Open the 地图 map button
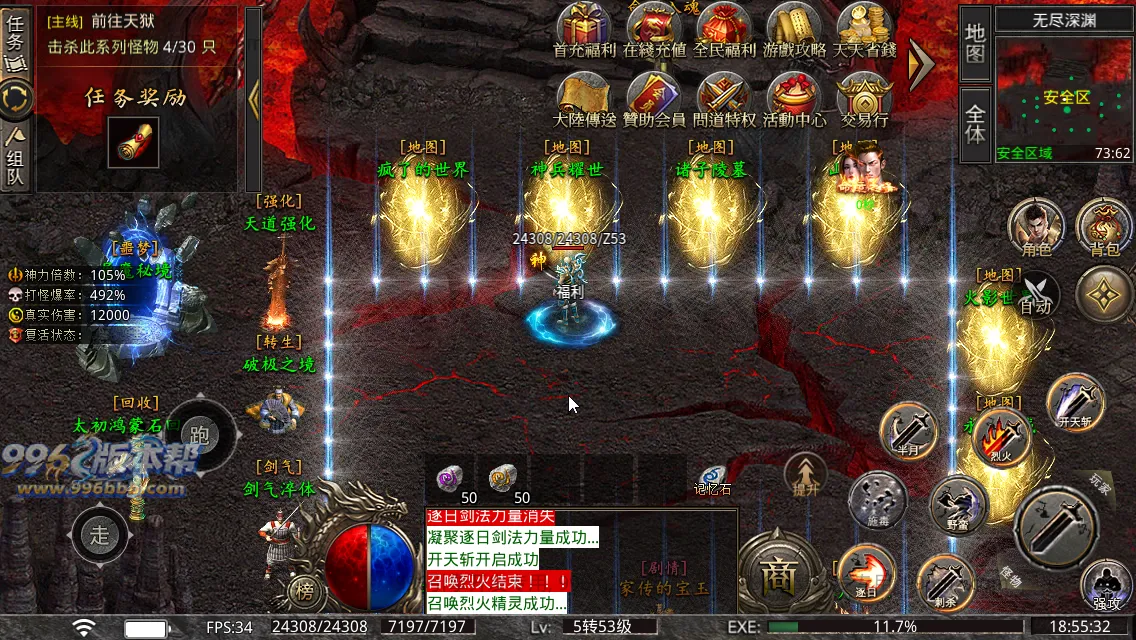The image size is (1136, 640). click(x=975, y=42)
